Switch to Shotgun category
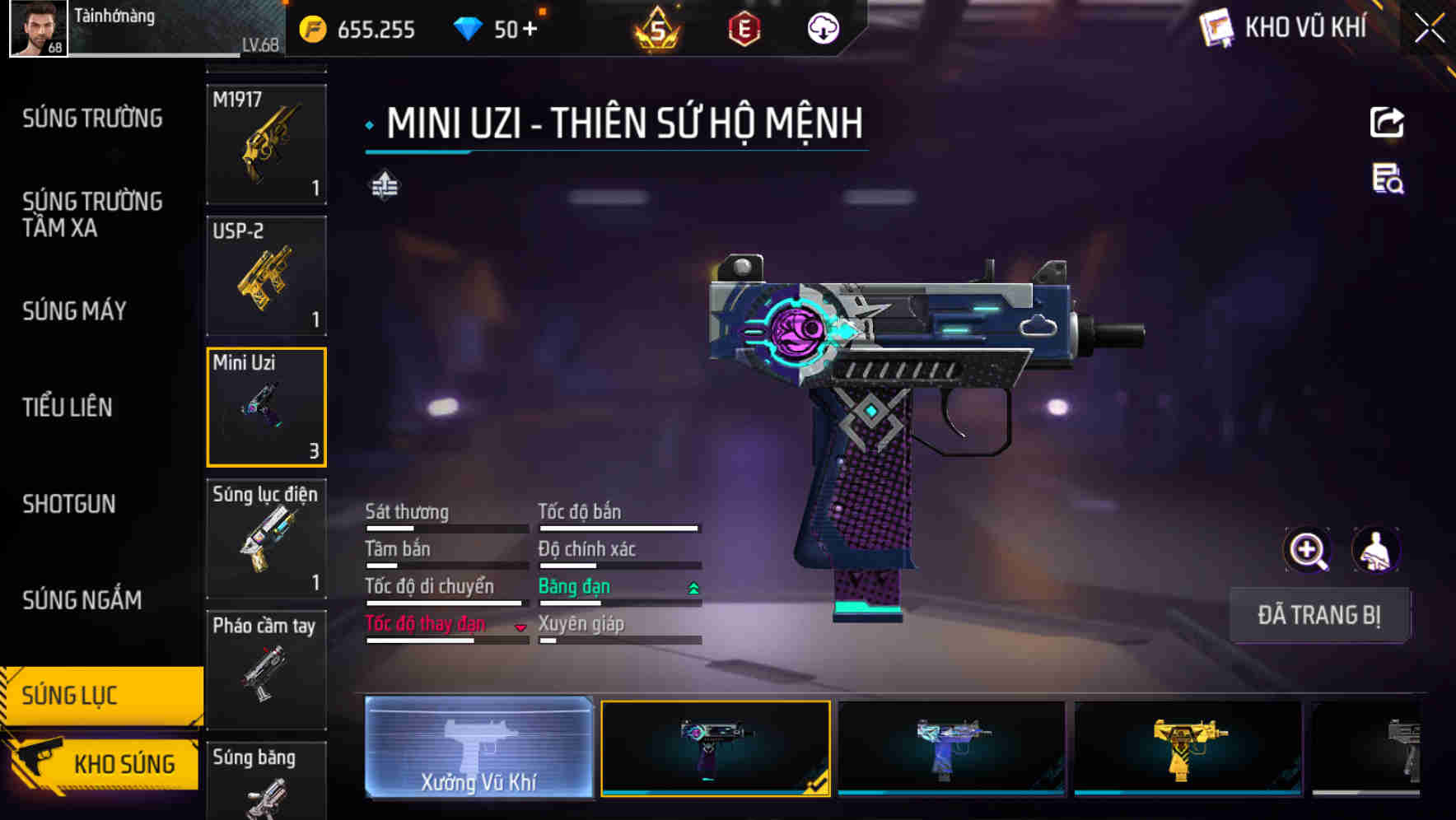This screenshot has height=820, width=1456. (69, 504)
